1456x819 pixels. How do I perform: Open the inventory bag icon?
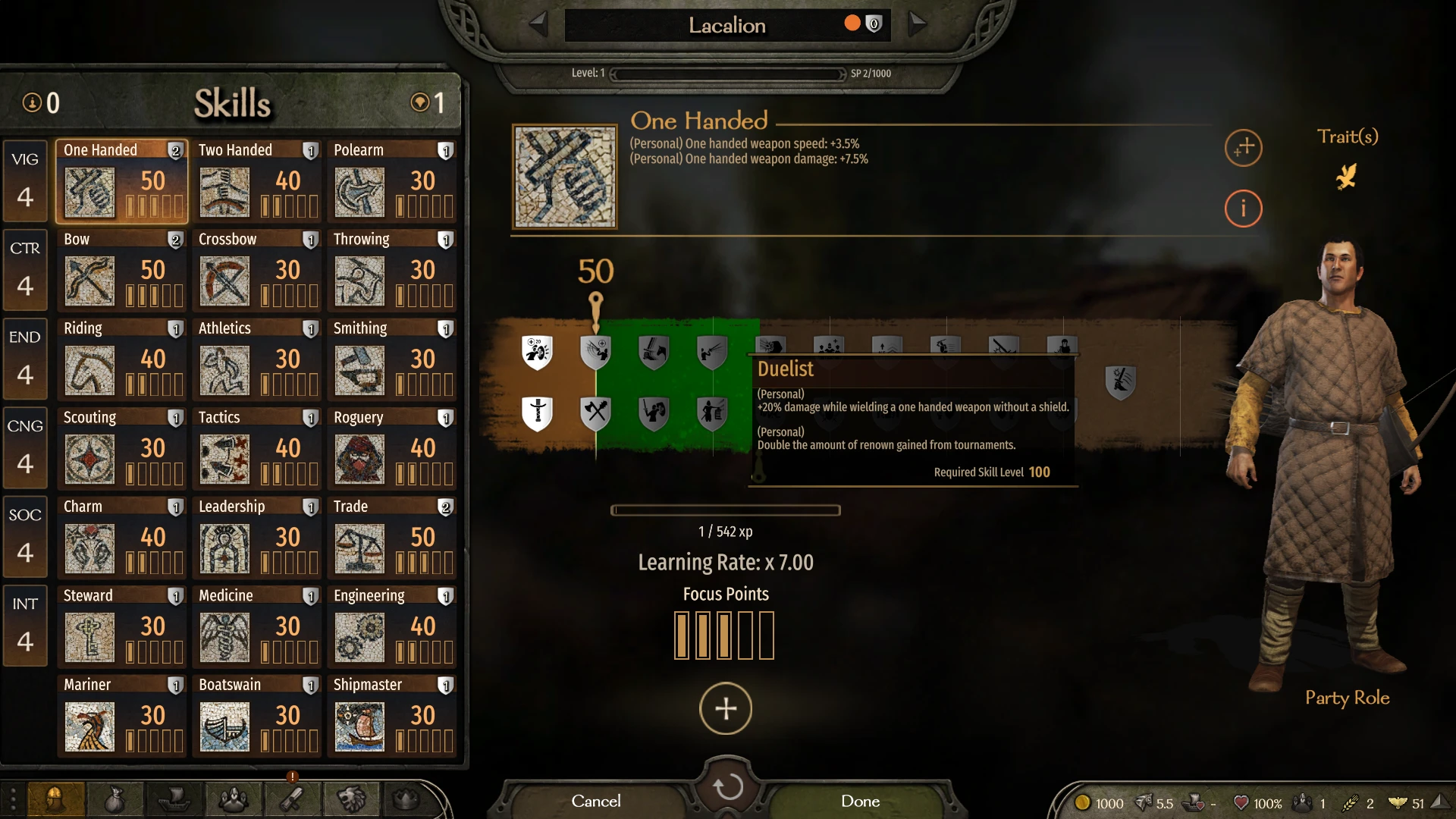pos(116,799)
